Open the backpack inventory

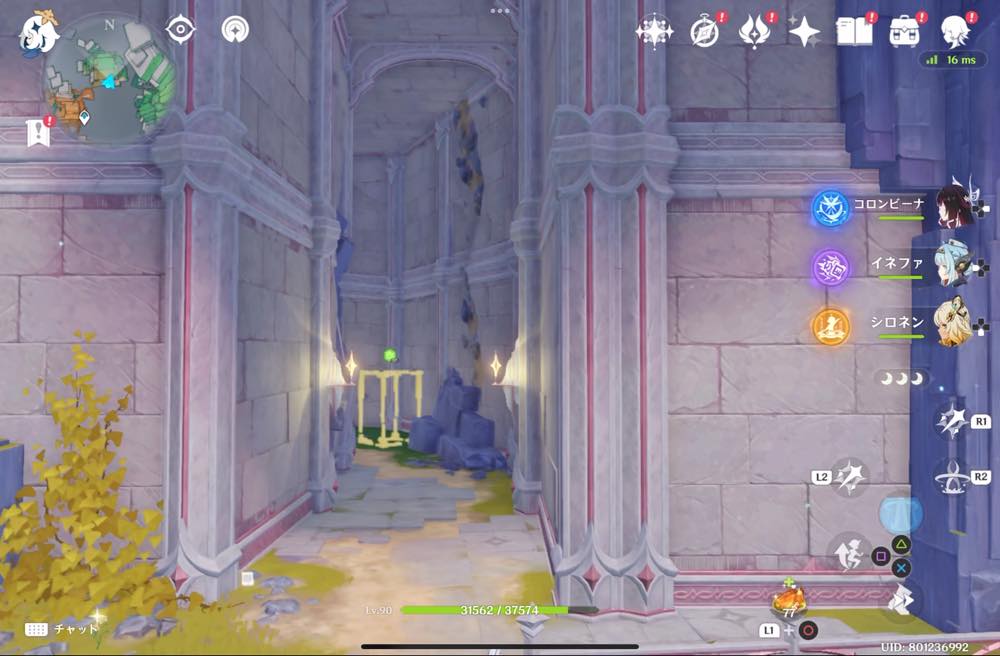coord(905,32)
